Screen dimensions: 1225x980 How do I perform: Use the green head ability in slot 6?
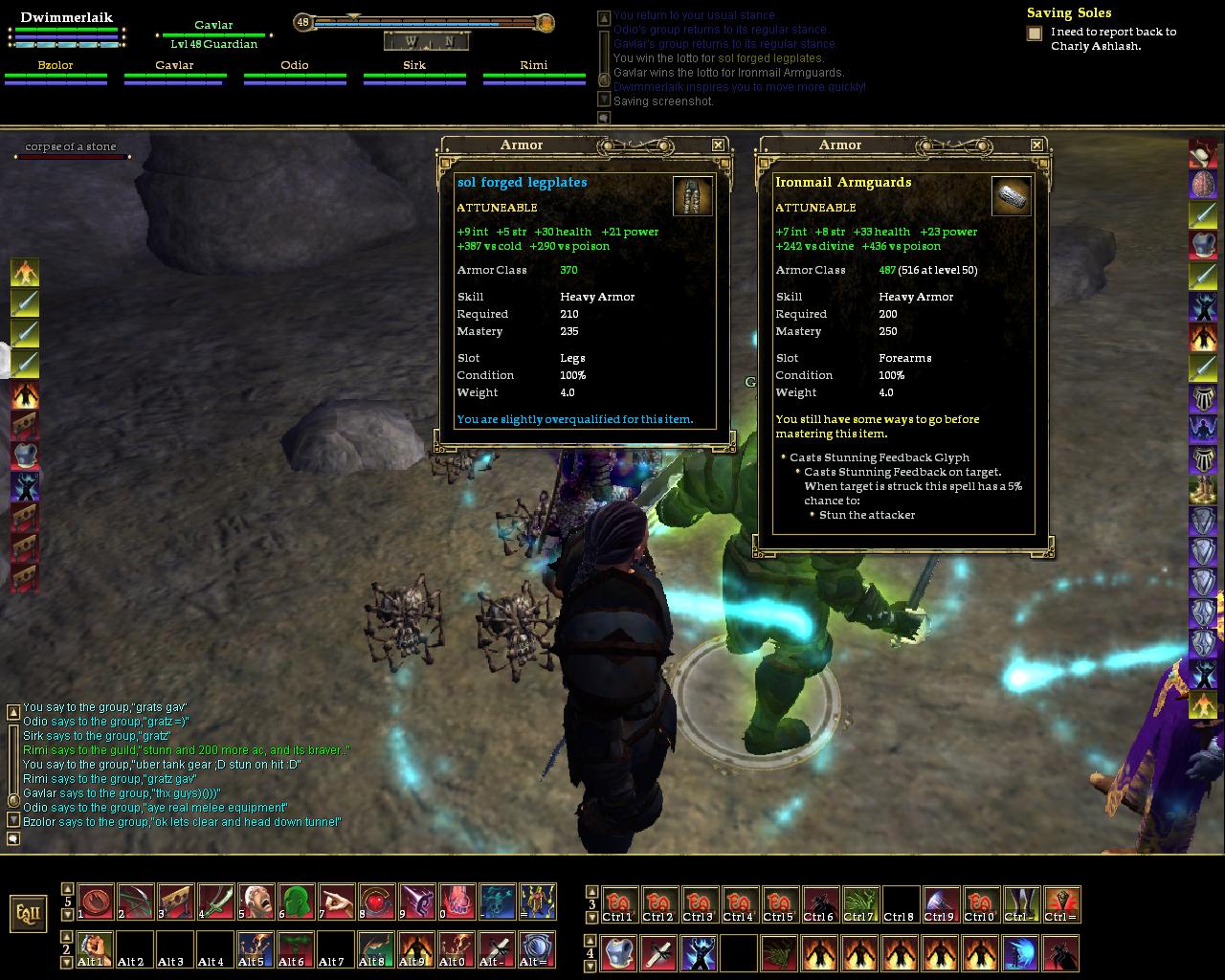(x=297, y=902)
